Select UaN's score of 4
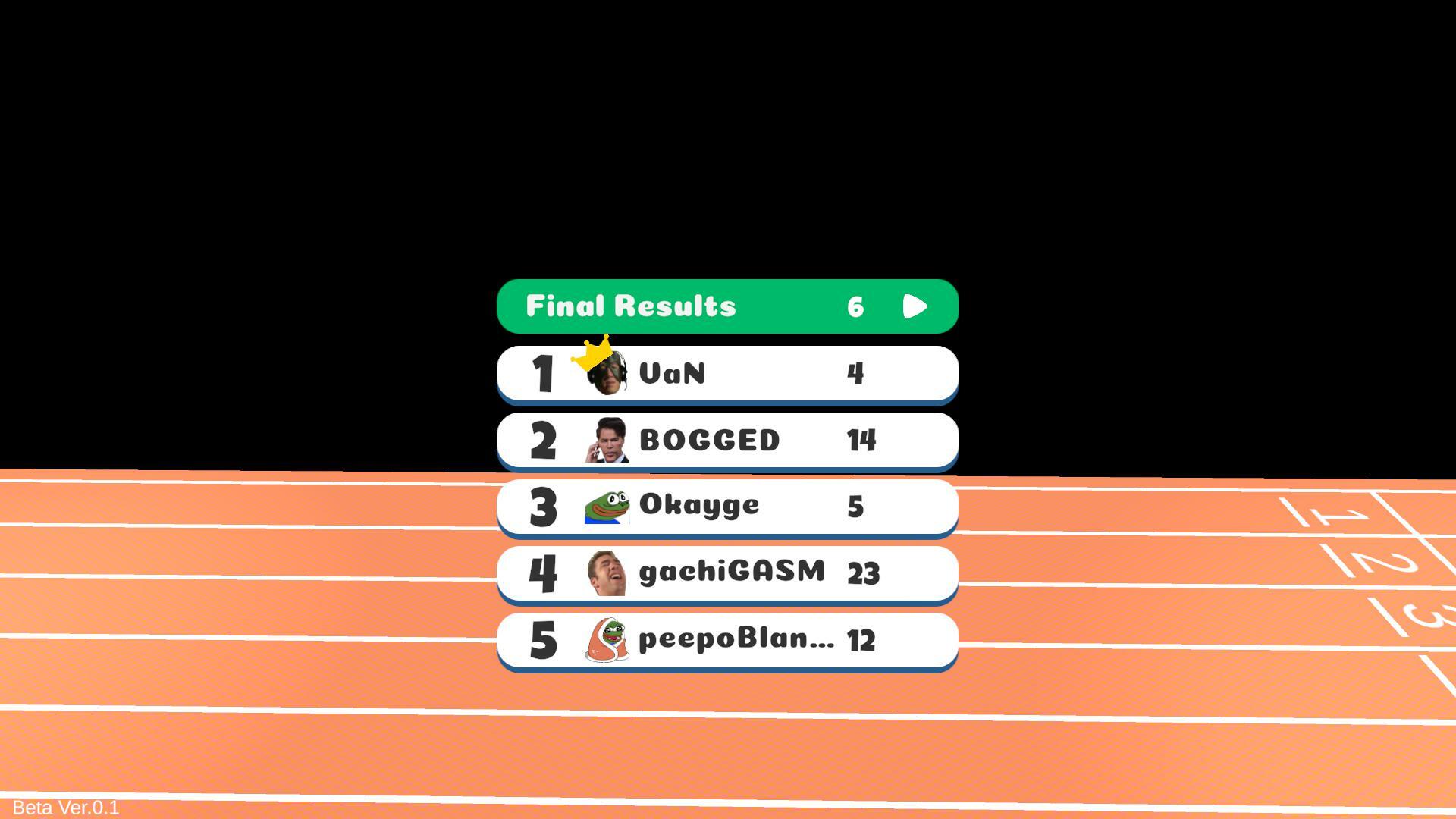This screenshot has width=1456, height=819. [856, 373]
